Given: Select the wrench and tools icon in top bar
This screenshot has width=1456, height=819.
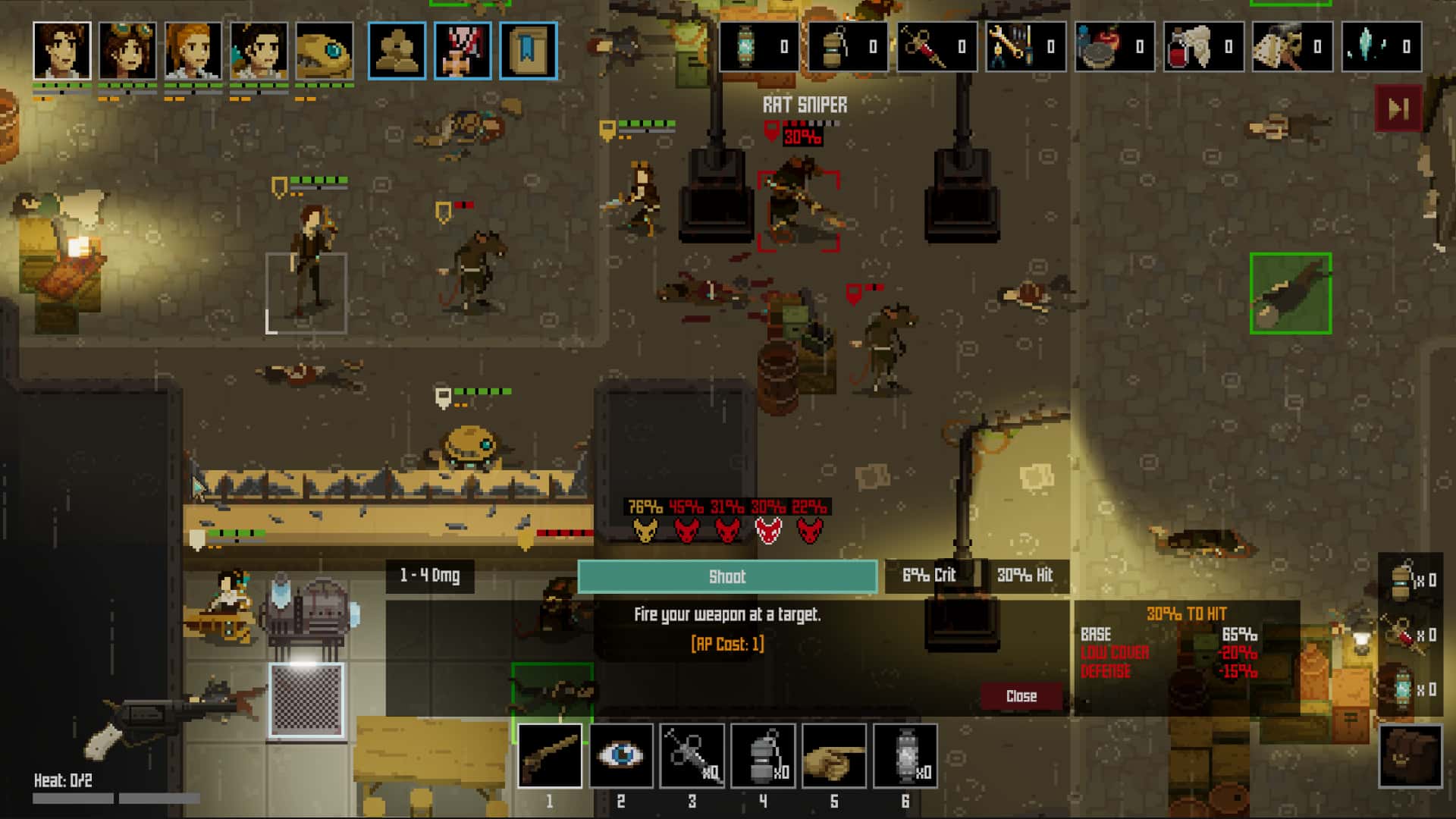Looking at the screenshot, I should point(1026,47).
